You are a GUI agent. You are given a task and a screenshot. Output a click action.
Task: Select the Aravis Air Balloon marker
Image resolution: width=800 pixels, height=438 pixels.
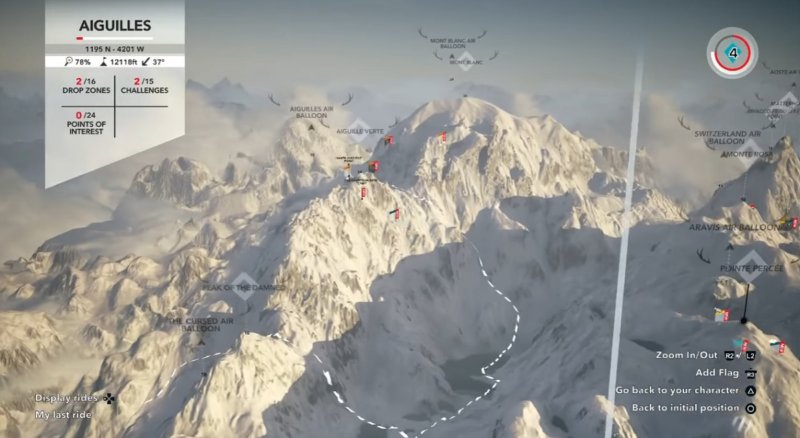[x=739, y=228]
